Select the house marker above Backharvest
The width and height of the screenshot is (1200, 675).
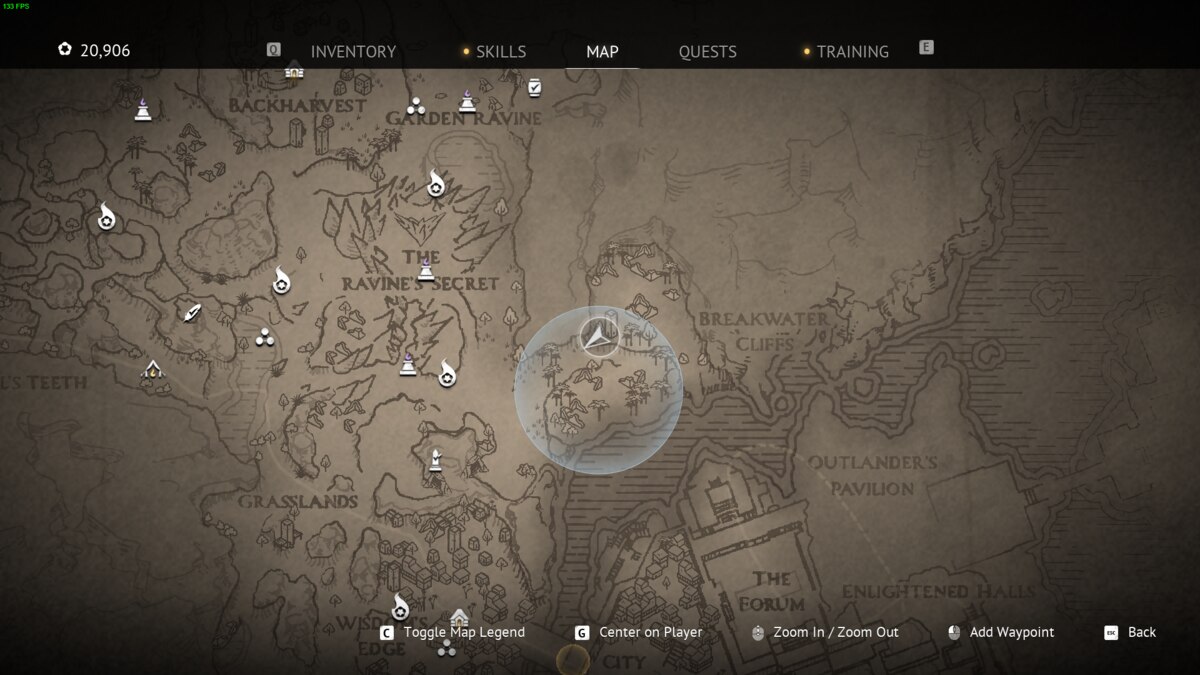click(294, 70)
